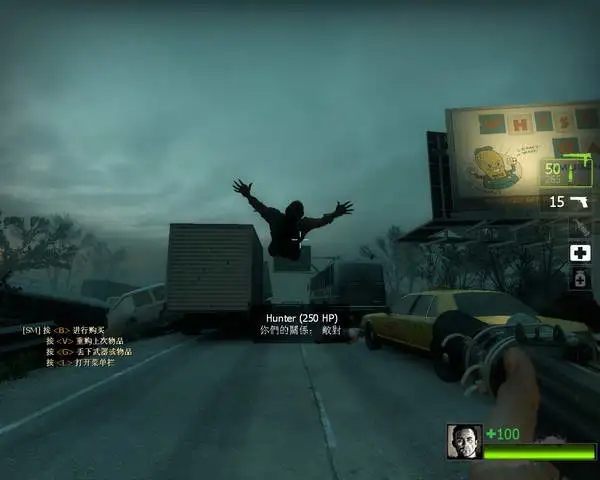600x480 pixels.
Task: Select the primary submachine gun weapon slot
Action: tap(566, 169)
